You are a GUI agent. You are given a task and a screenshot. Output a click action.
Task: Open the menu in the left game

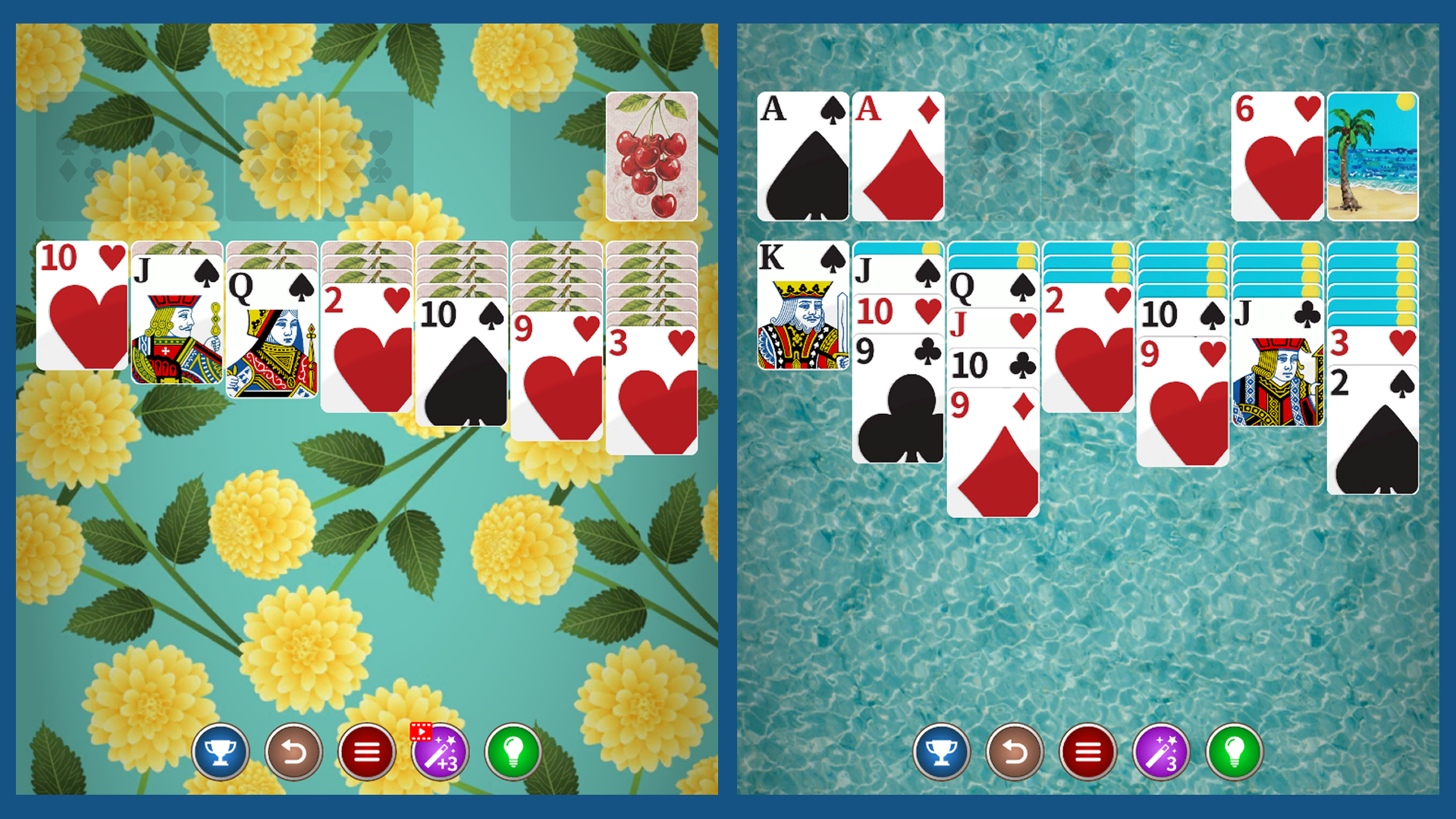tap(368, 752)
